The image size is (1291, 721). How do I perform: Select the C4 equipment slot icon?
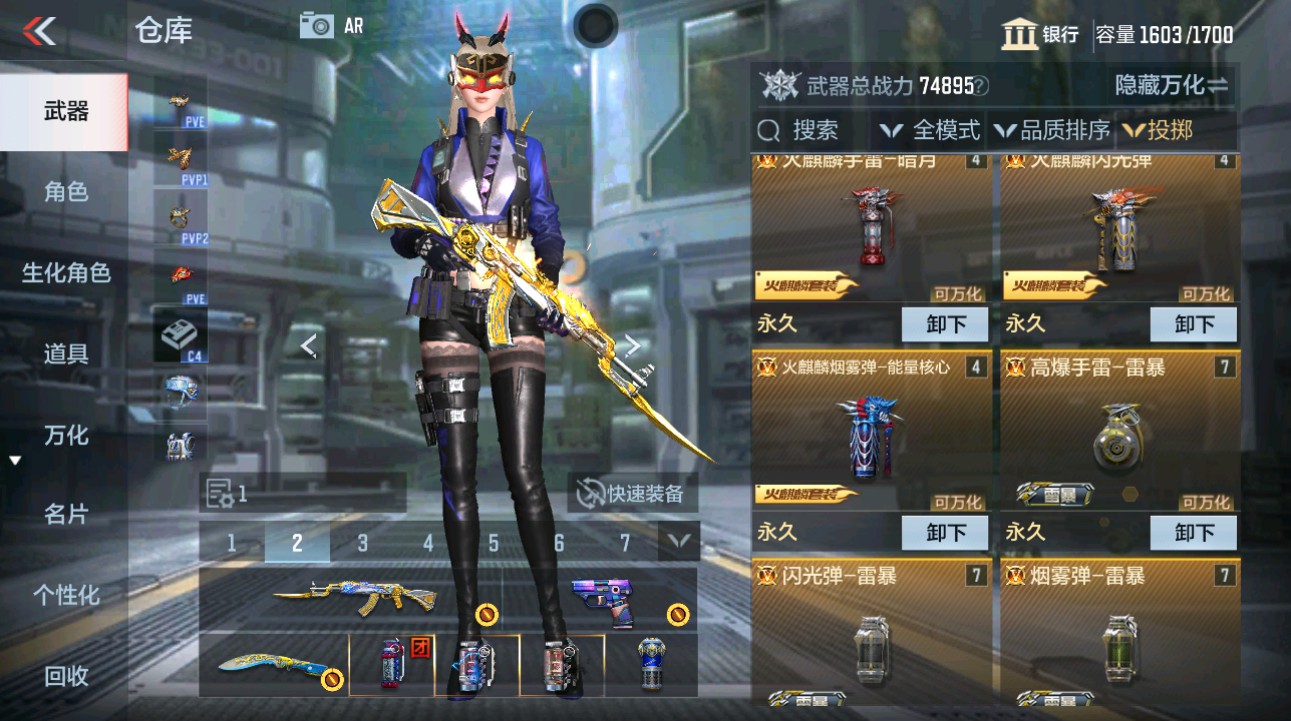180,335
